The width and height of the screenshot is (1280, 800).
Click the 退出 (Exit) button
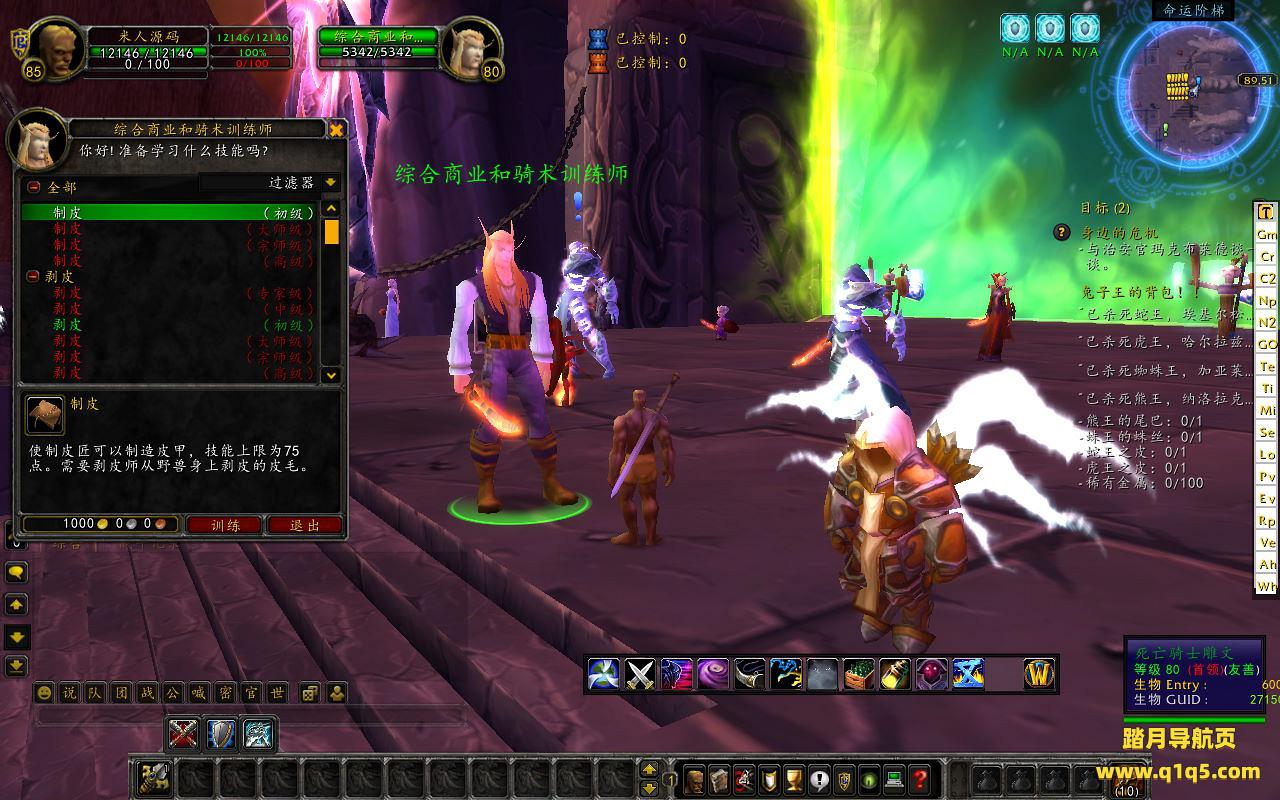[304, 525]
